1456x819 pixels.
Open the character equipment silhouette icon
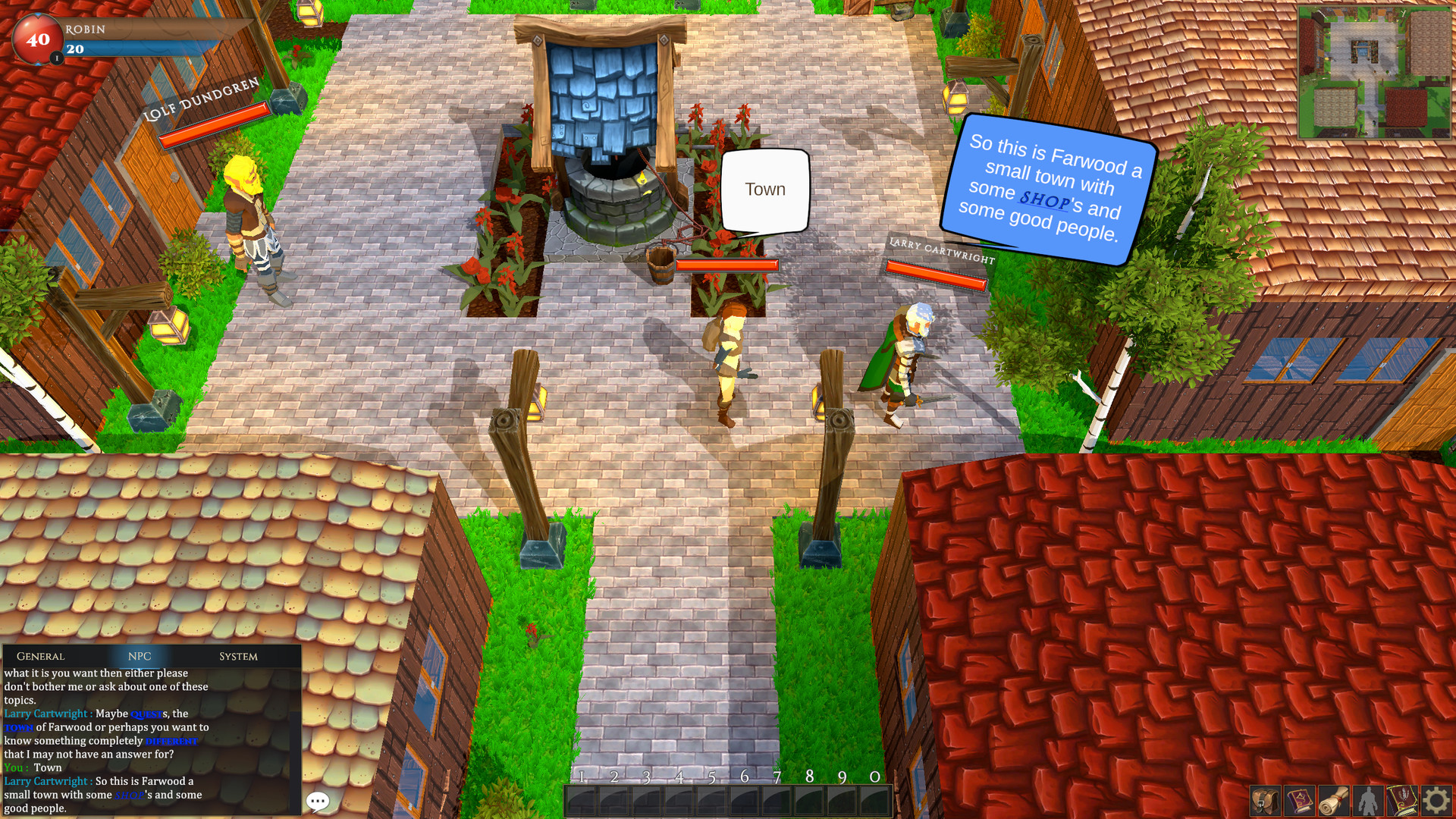pos(1369,800)
